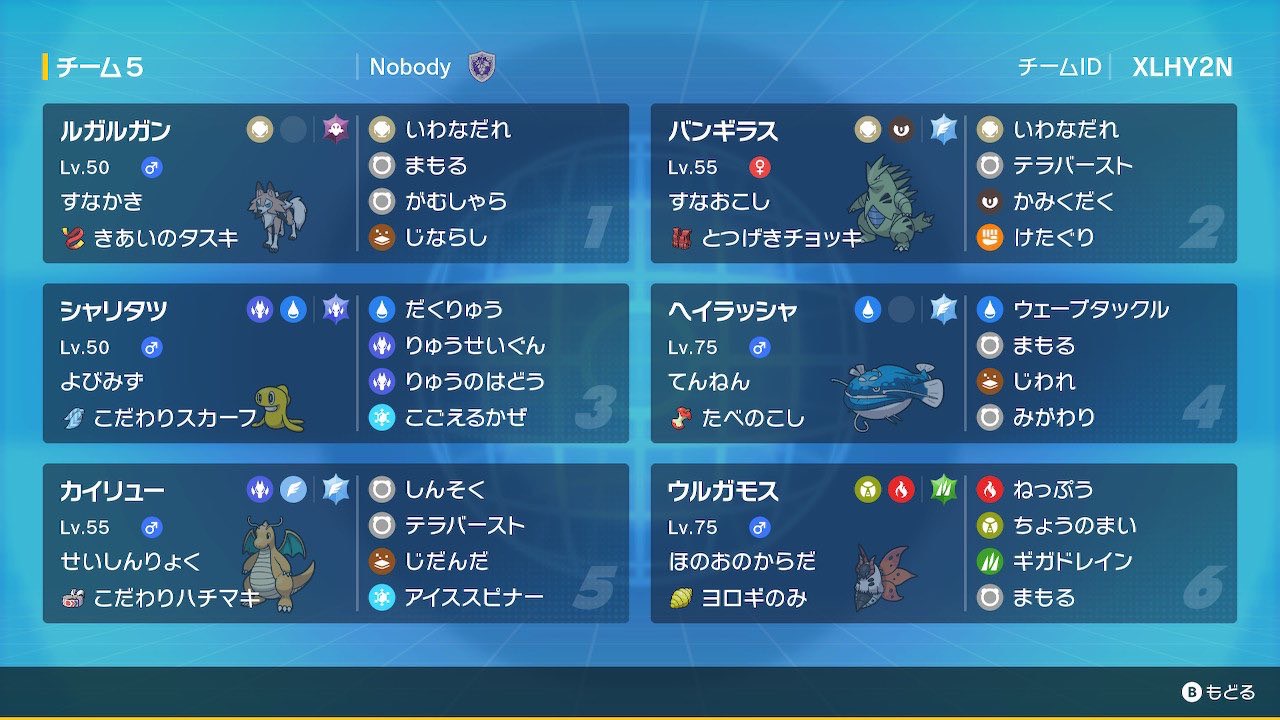Image resolution: width=1280 pixels, height=720 pixels.
Task: Click the fire-type icon beside ねっぷう
Action: coord(992,490)
